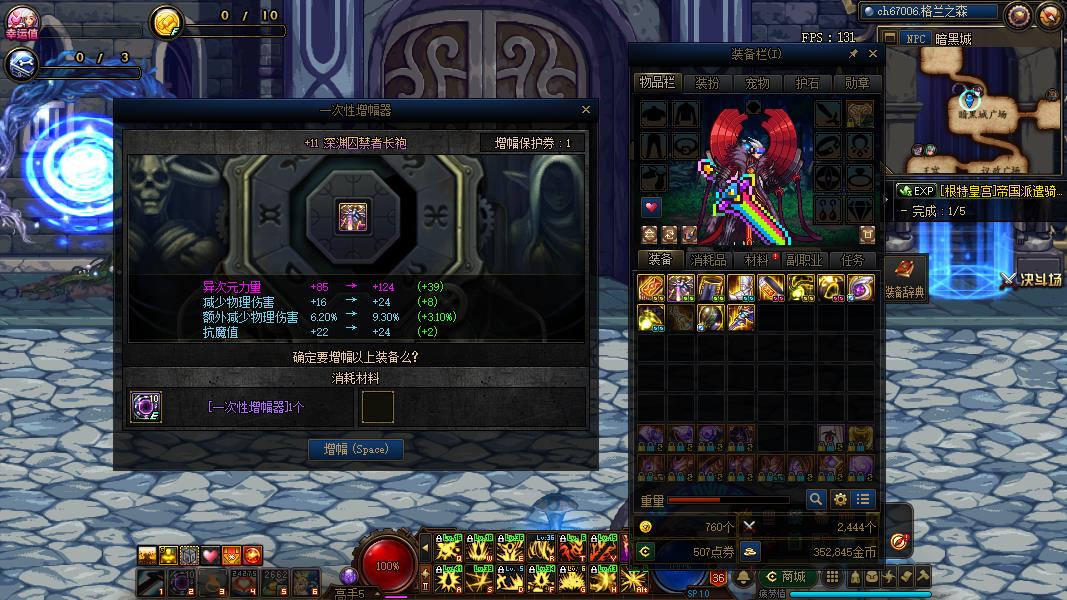Show the 勋章 medal tab

[857, 84]
